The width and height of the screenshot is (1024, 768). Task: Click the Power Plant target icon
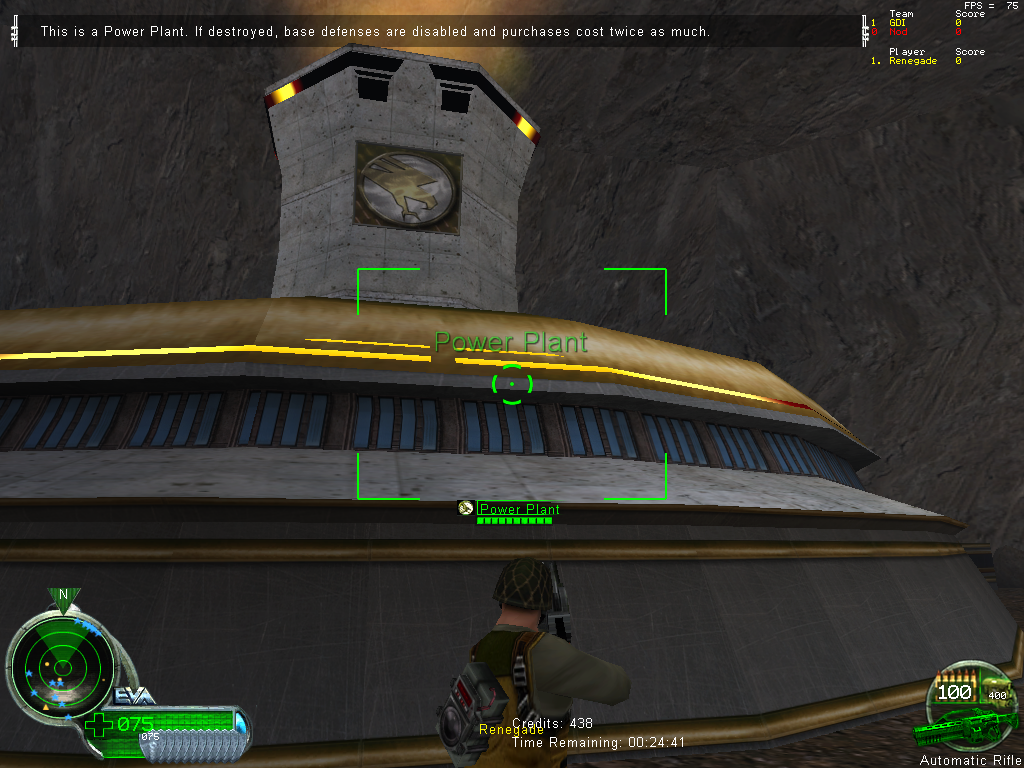pyautogui.click(x=466, y=509)
